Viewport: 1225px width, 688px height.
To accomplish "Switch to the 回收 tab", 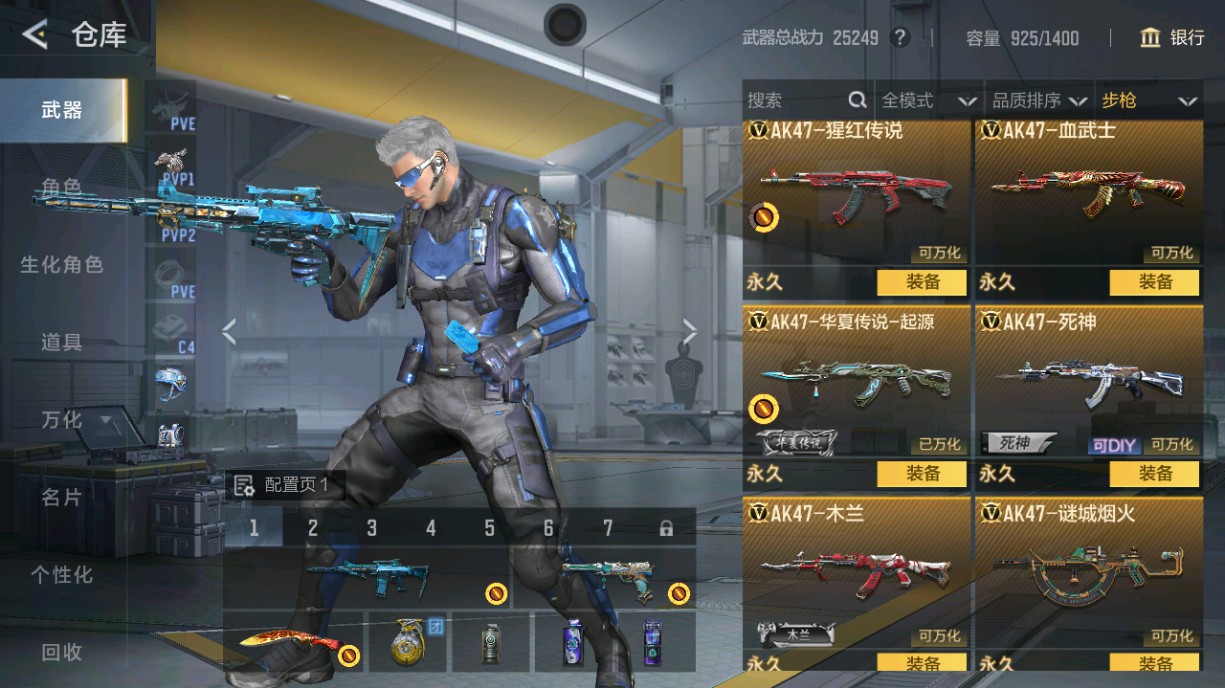I will click(x=62, y=652).
